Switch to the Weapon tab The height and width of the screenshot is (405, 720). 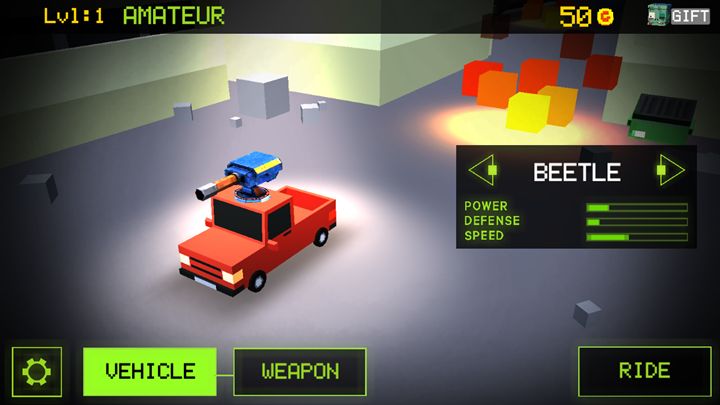[300, 371]
